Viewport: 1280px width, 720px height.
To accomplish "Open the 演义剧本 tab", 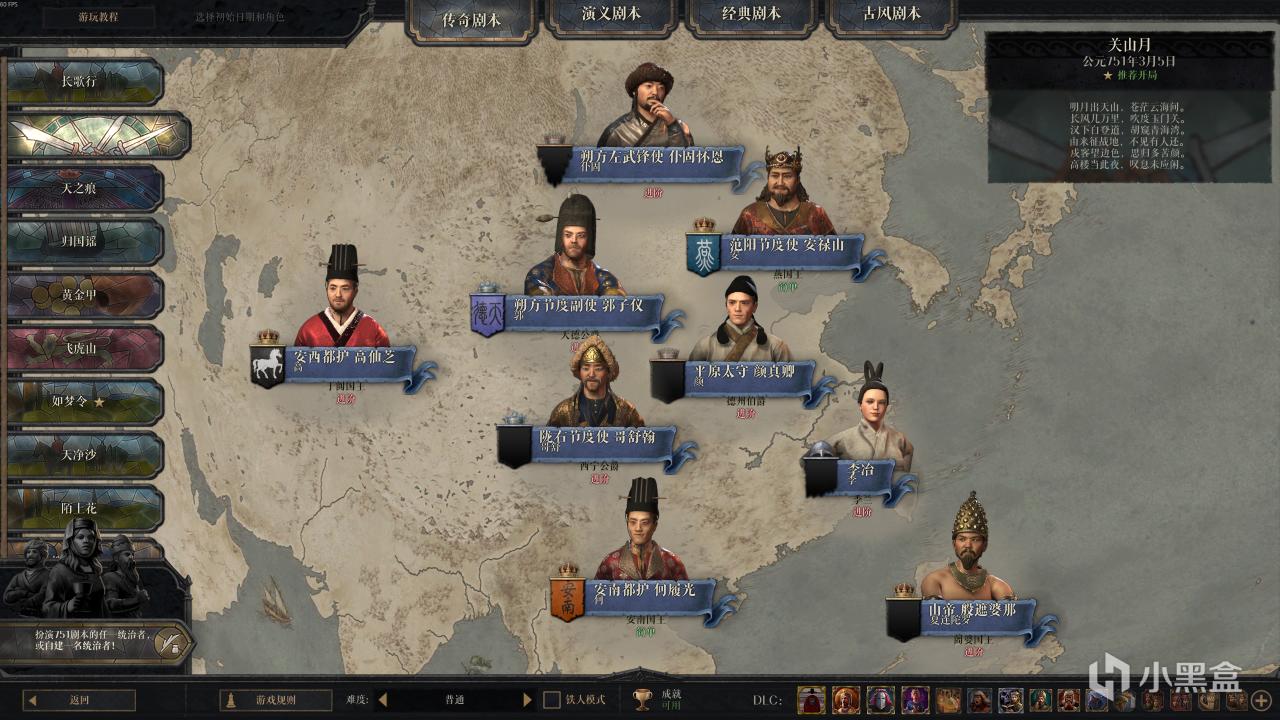I will (x=611, y=16).
